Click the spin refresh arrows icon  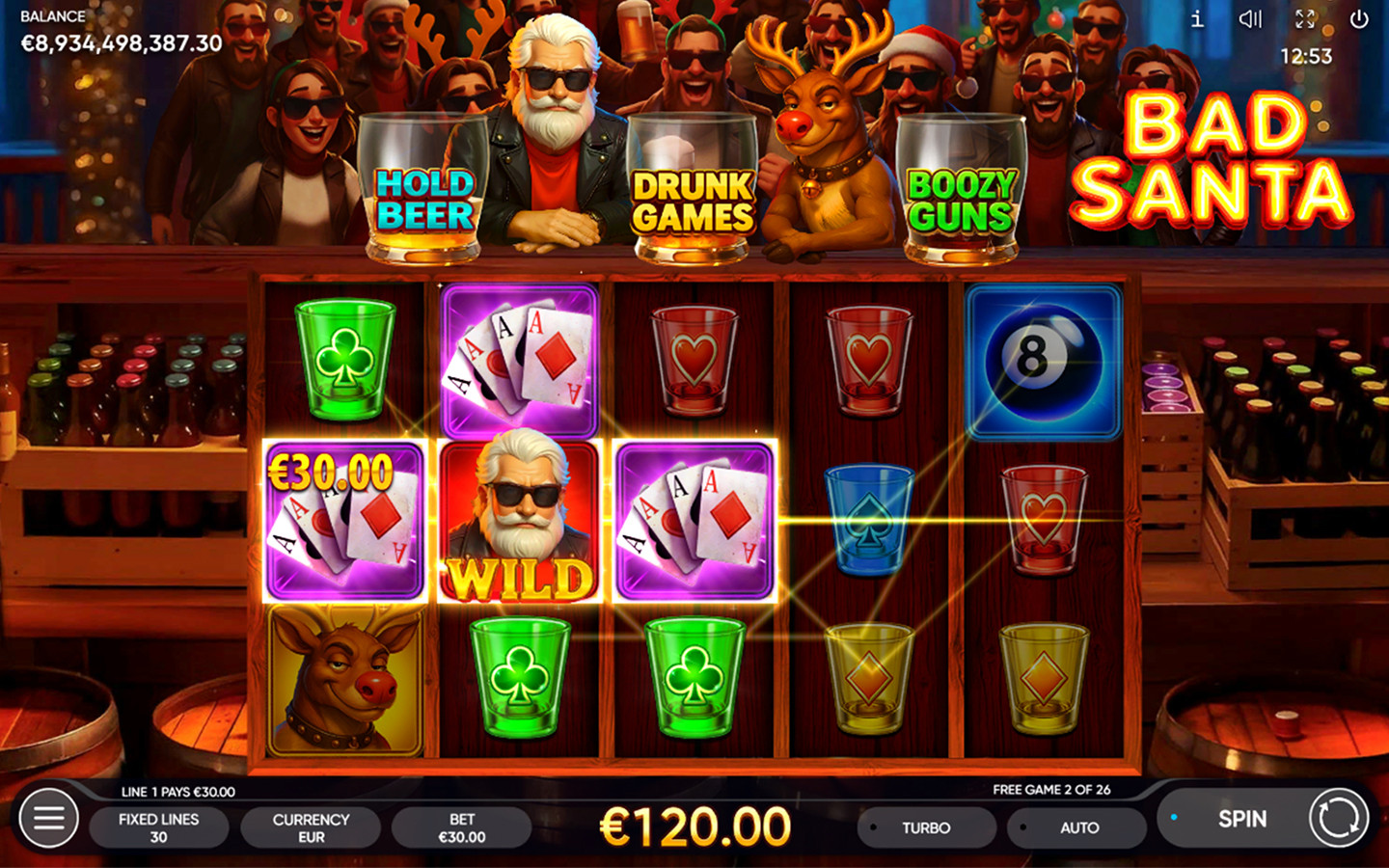[1339, 818]
